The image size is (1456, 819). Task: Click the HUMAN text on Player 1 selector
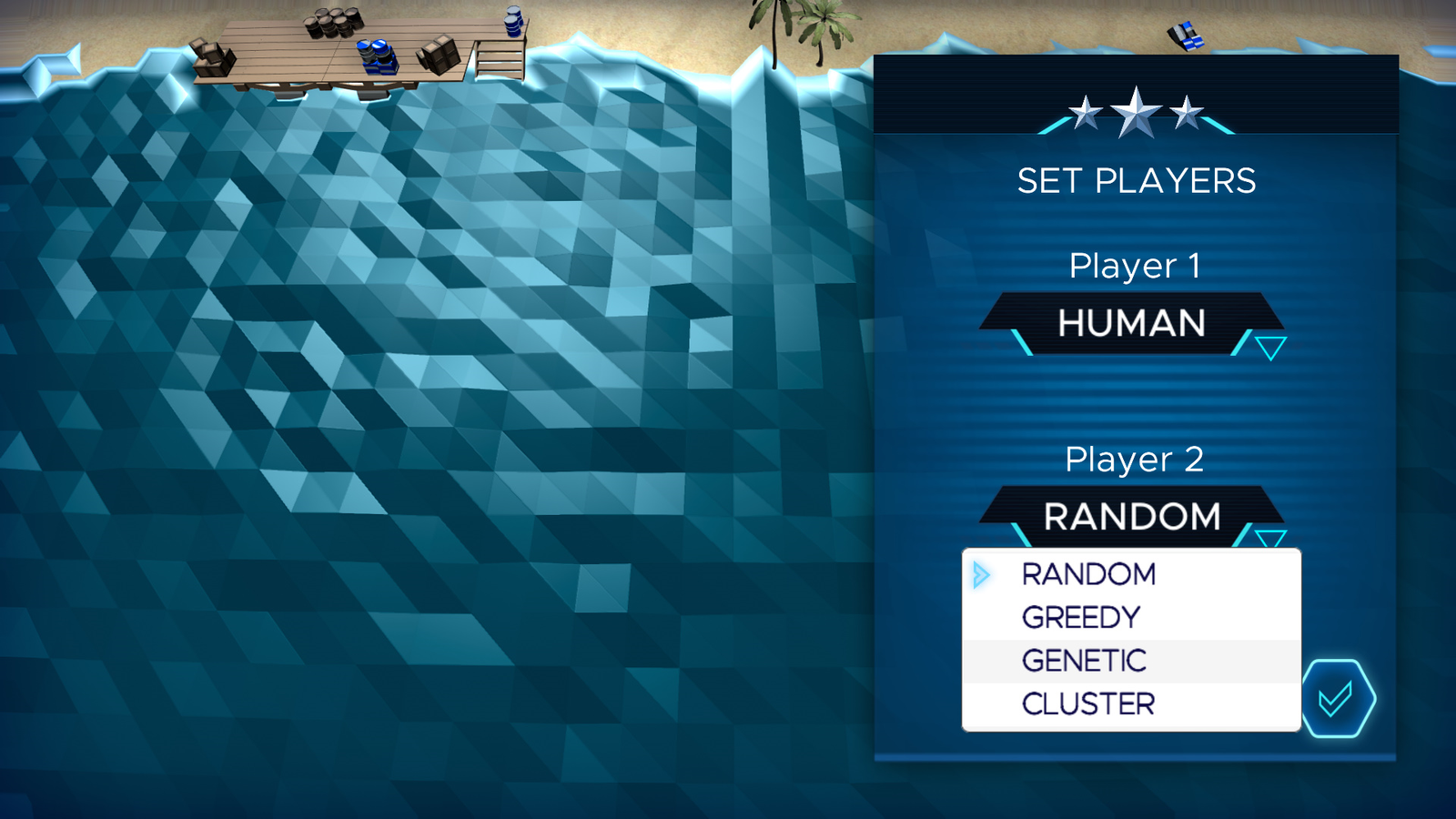tap(1131, 323)
